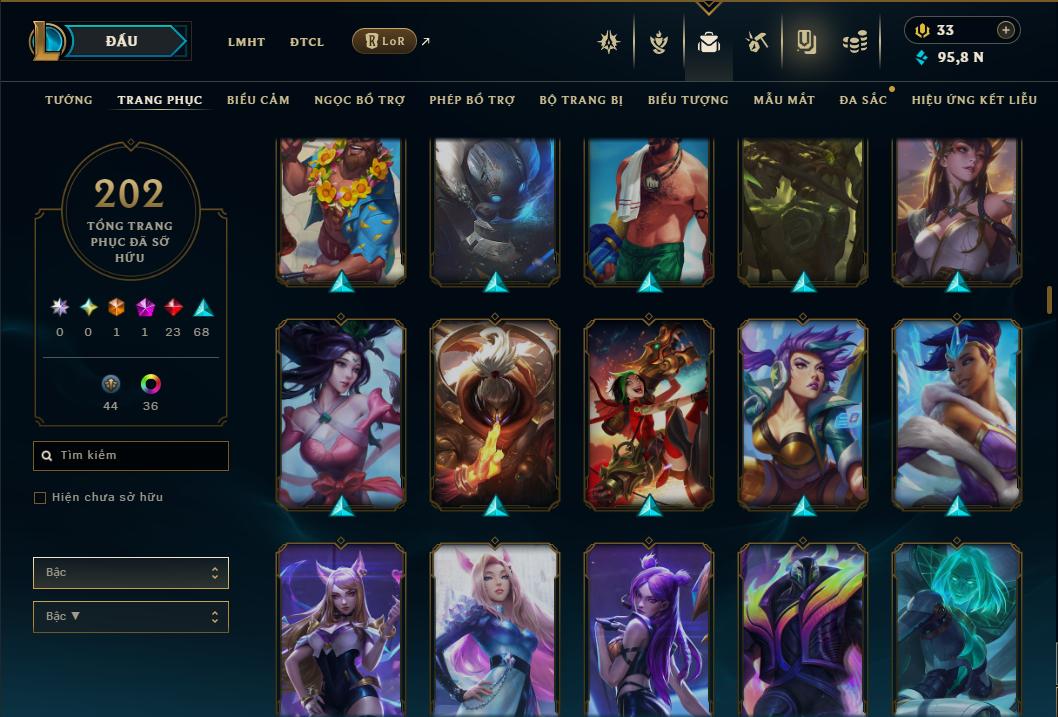Switch to the ĐA SẮC tab
The image size is (1058, 717).
point(863,100)
